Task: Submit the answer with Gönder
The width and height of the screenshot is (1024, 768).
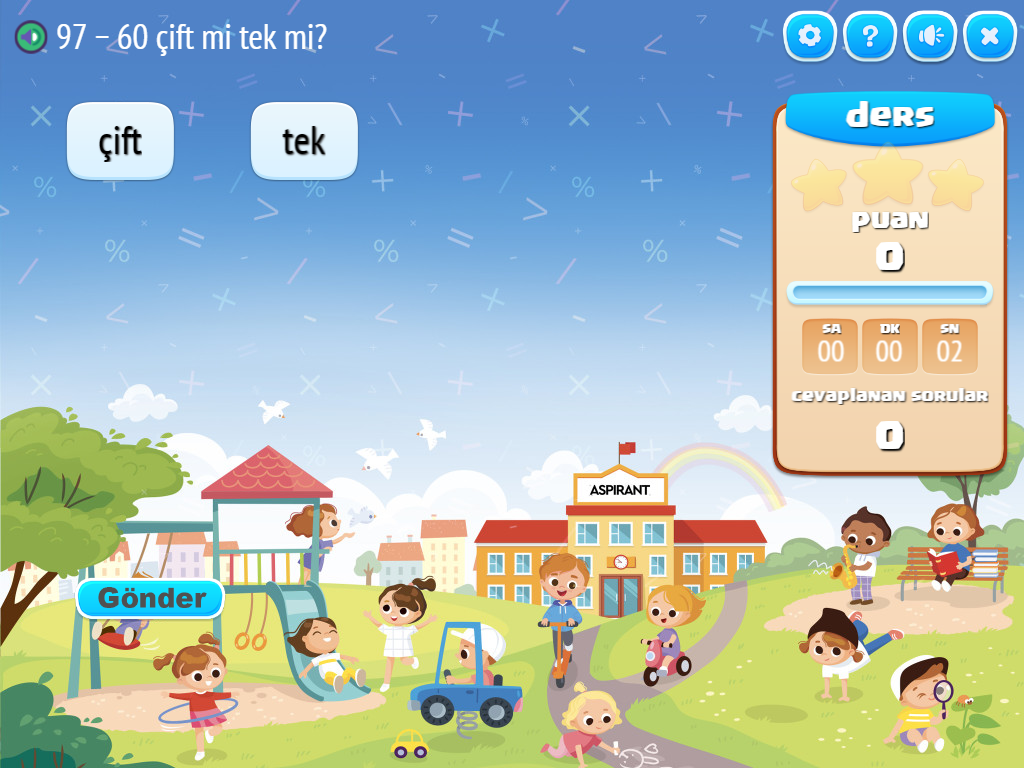Action: 151,598
